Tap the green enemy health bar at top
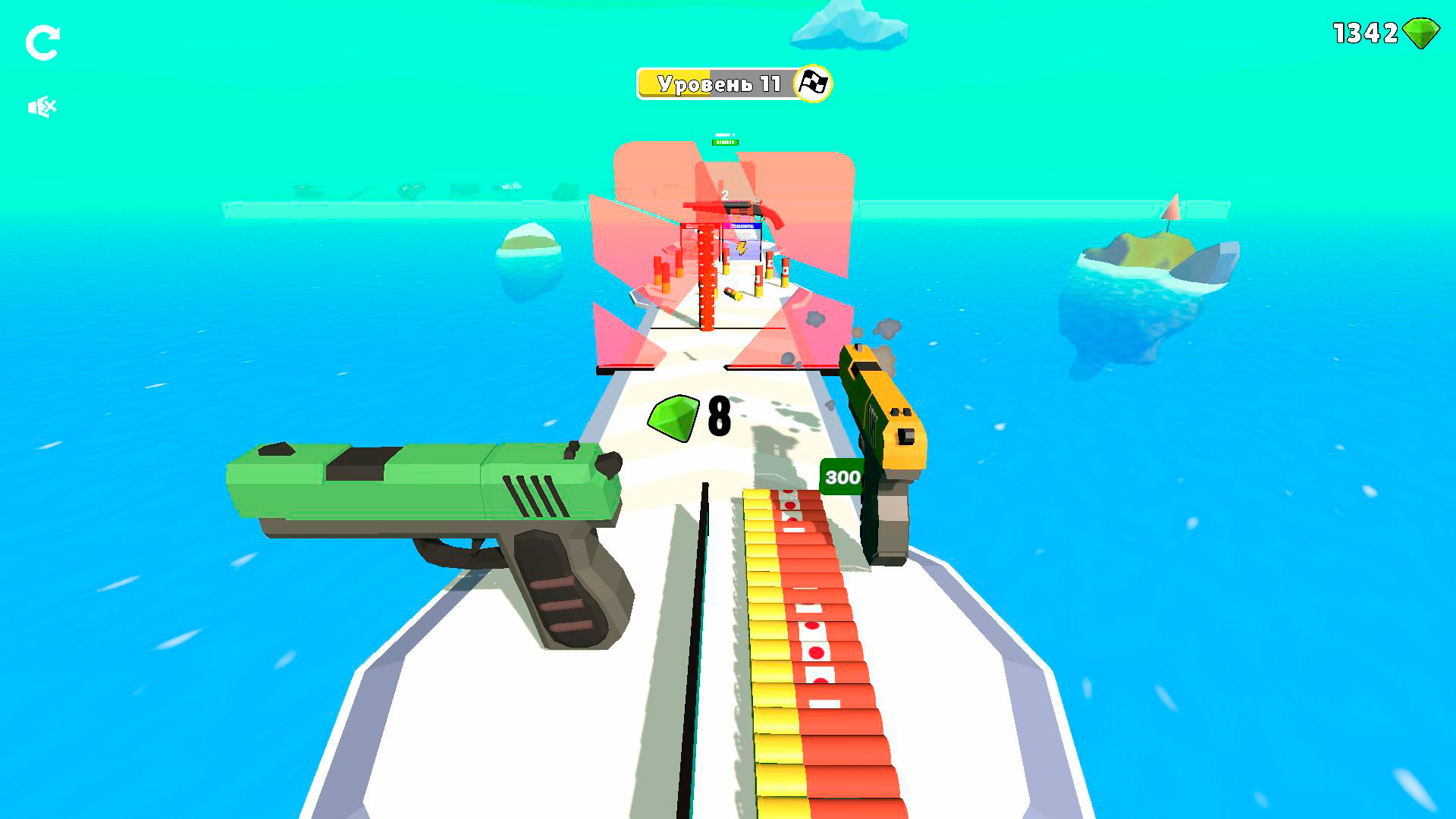Screen dimensions: 1456x819 pos(725,142)
